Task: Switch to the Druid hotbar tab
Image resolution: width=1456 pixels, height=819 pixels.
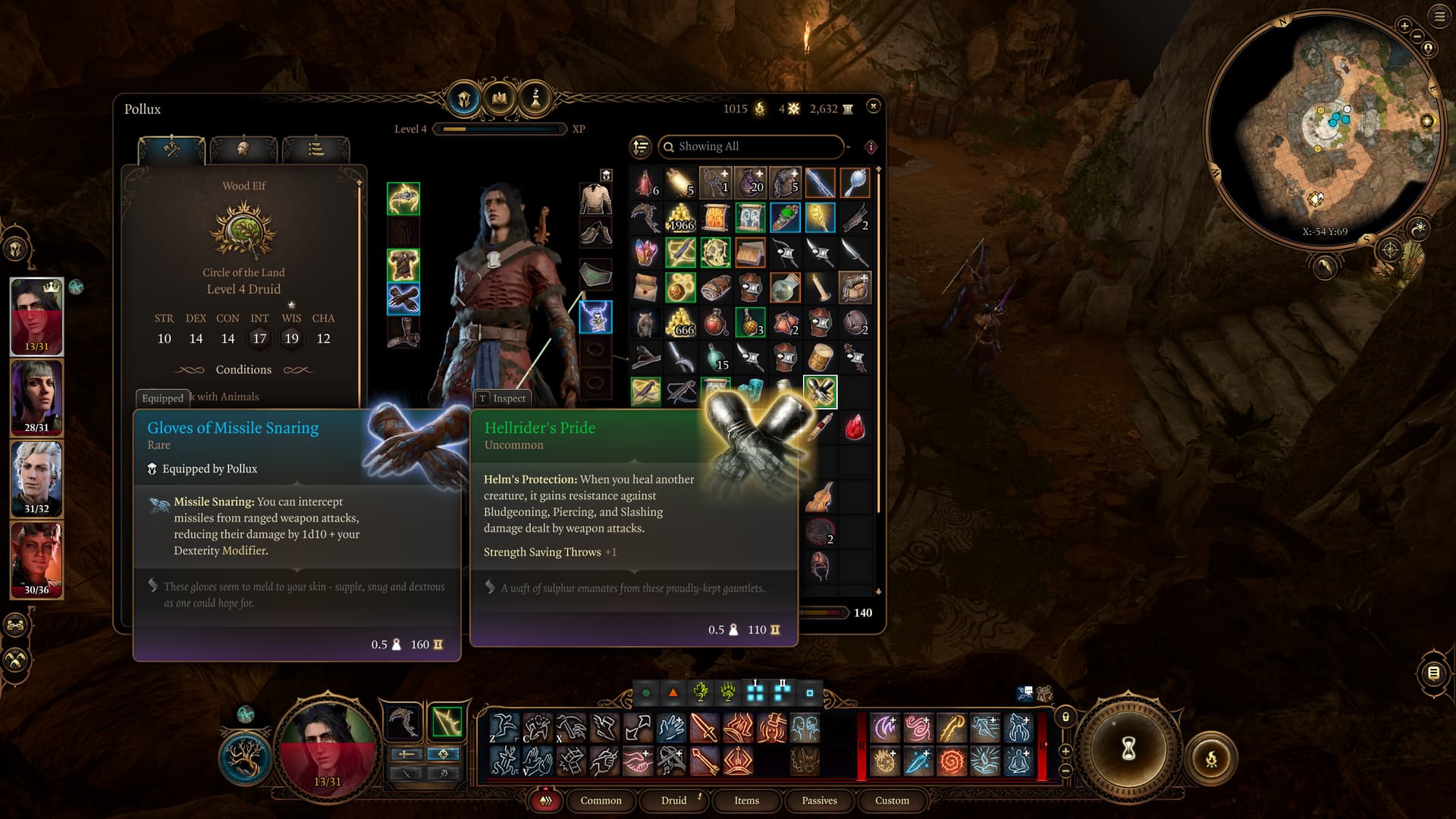Action: click(673, 800)
